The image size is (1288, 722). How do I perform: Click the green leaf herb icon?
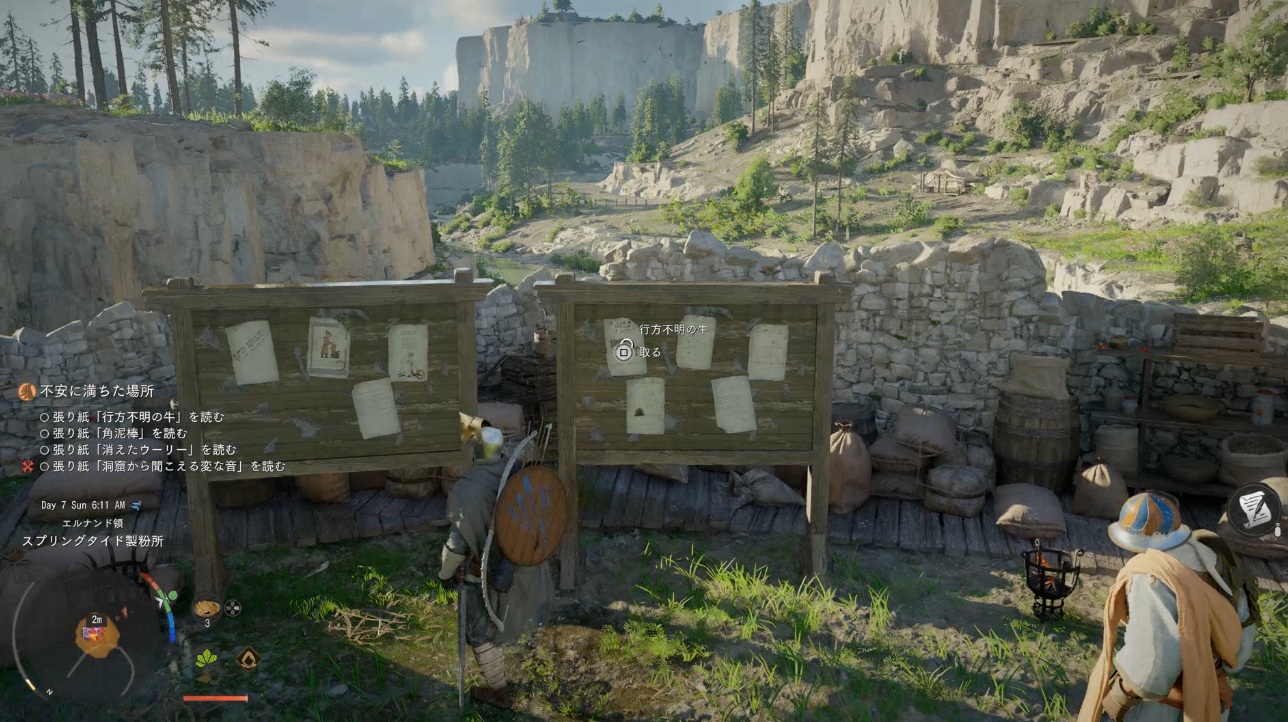coord(208,658)
